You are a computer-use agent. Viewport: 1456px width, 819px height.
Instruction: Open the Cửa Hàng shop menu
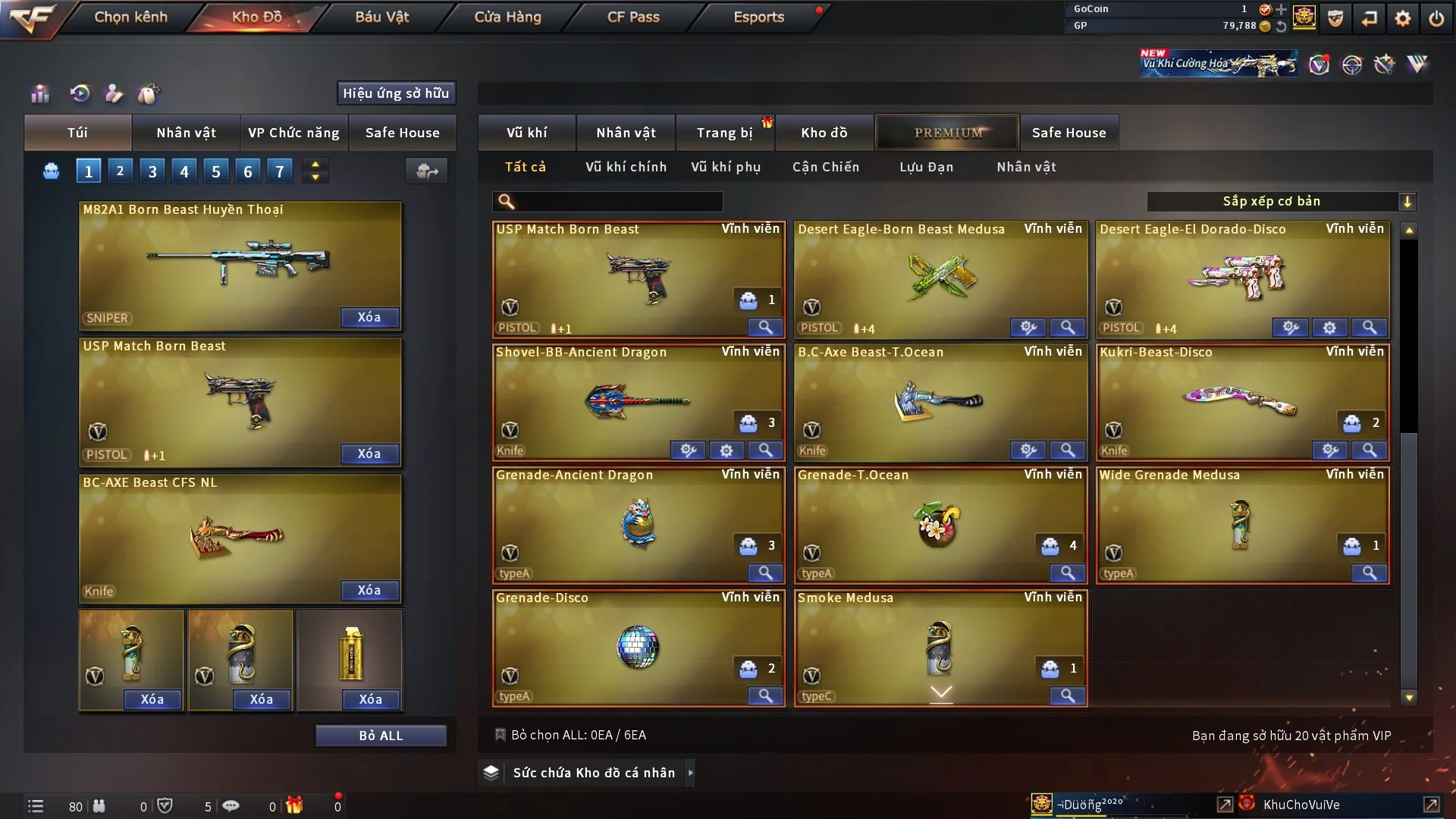(x=507, y=17)
